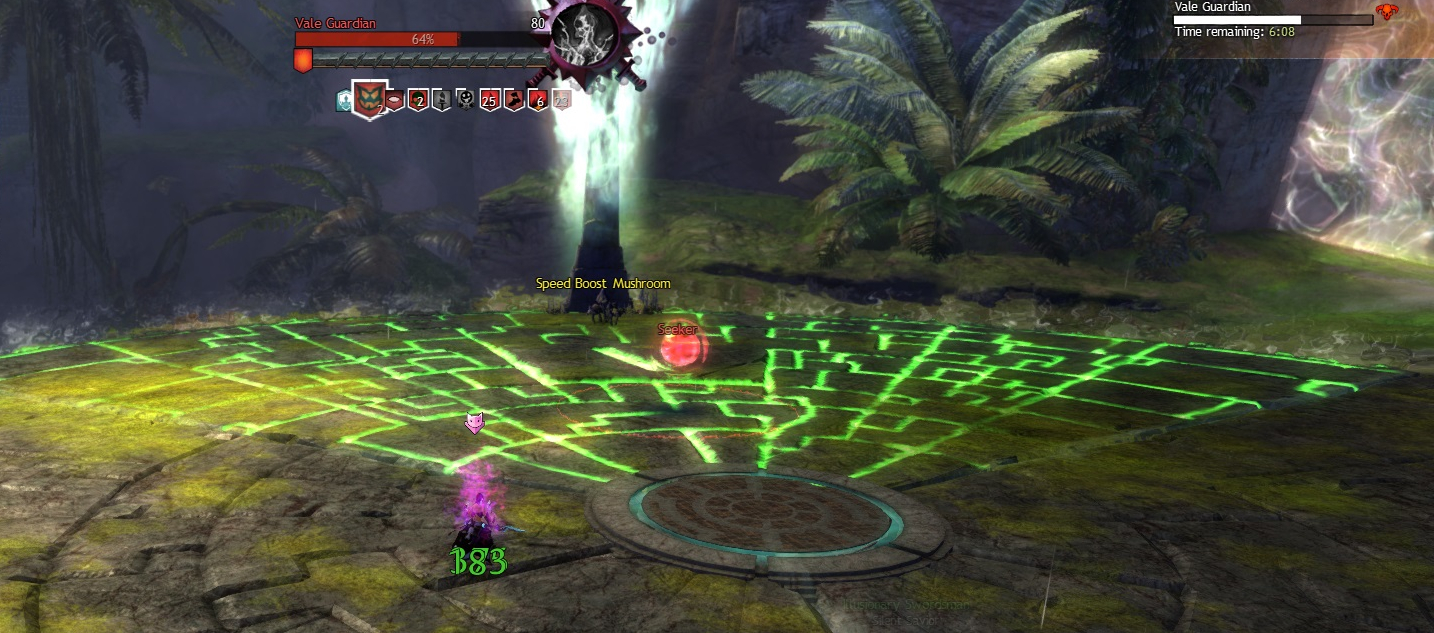Click the large red mask effect icon
The image size is (1434, 633).
click(x=369, y=99)
